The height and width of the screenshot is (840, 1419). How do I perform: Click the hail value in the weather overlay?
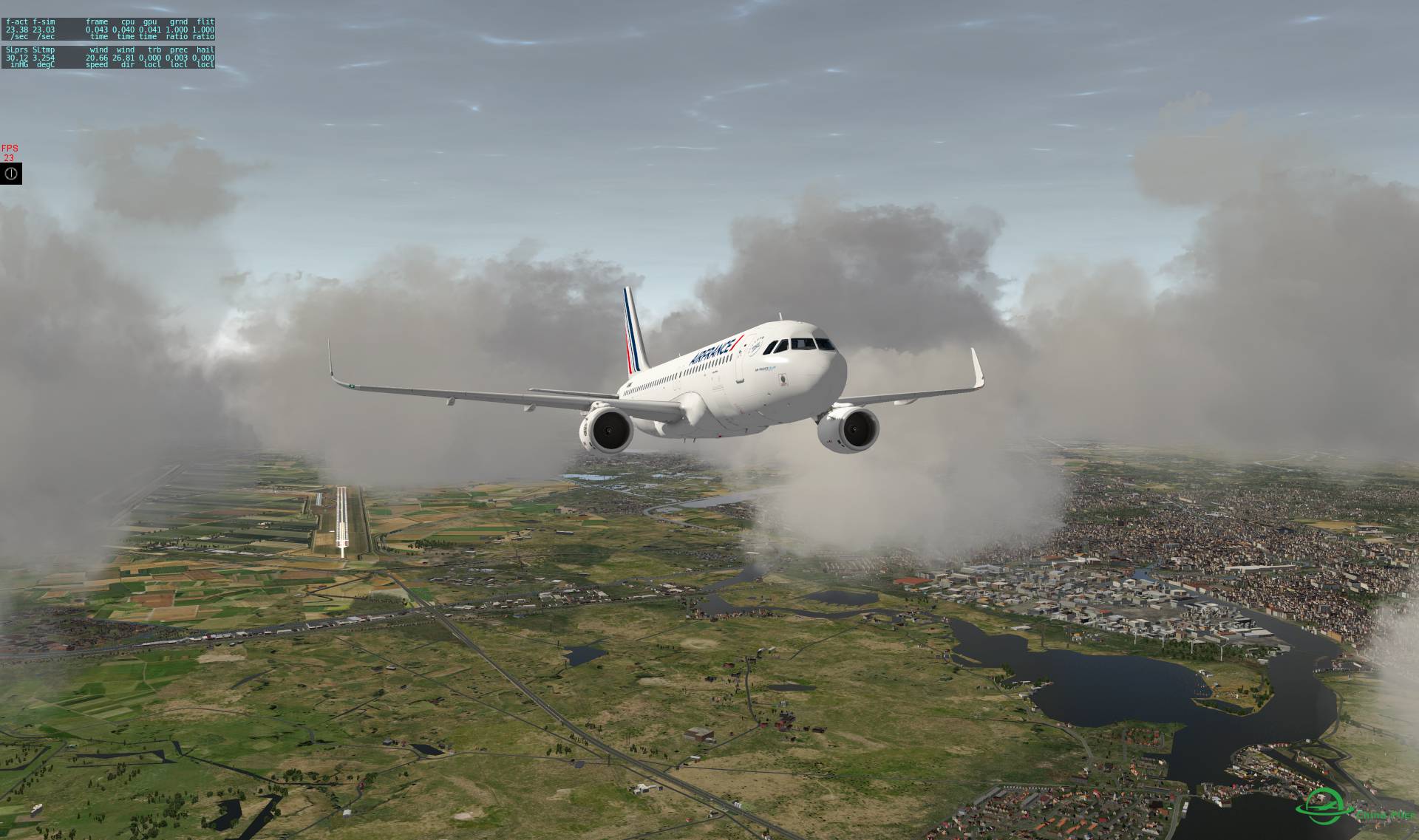[x=203, y=58]
